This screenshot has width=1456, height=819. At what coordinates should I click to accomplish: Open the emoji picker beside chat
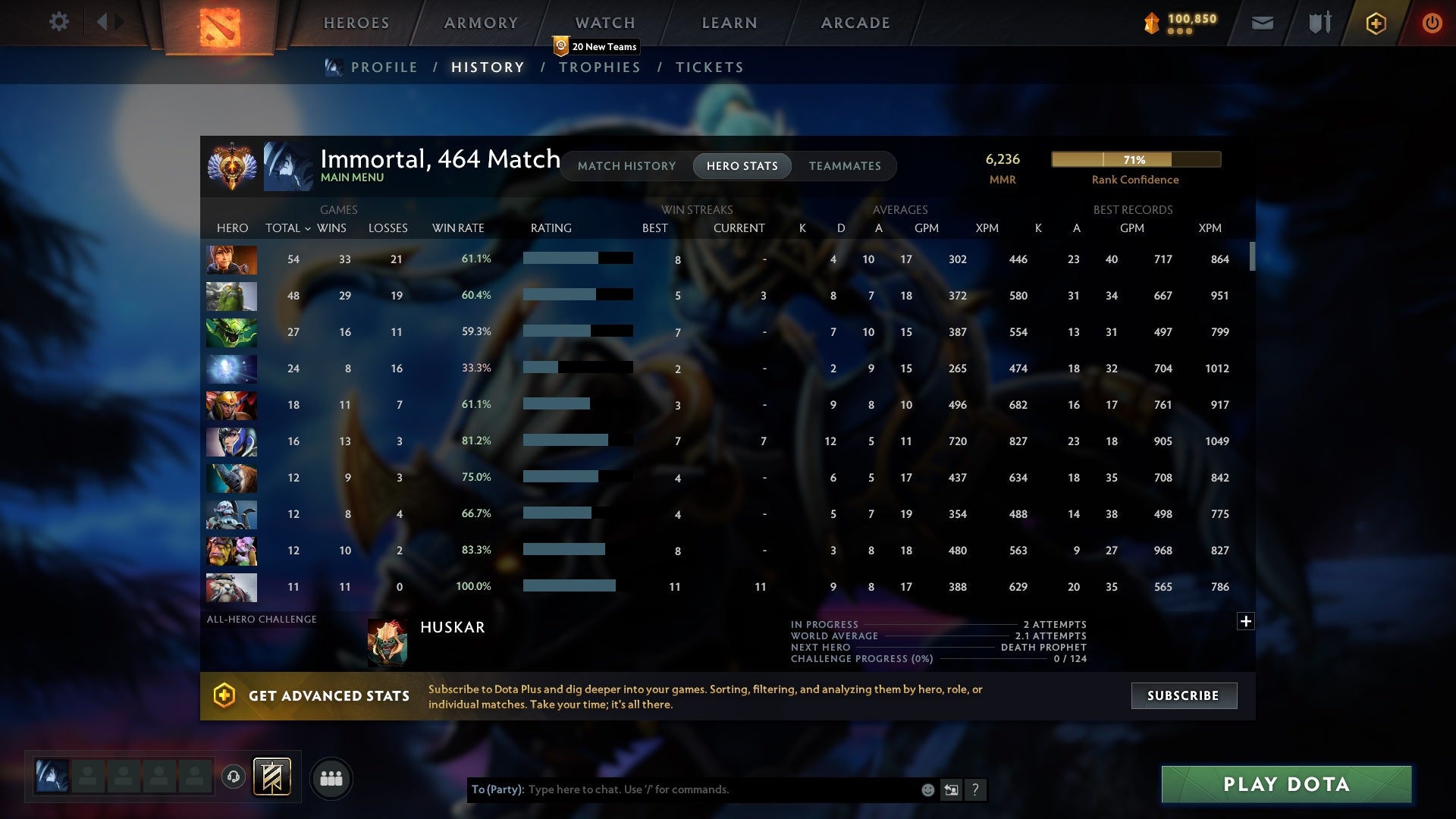tap(927, 789)
